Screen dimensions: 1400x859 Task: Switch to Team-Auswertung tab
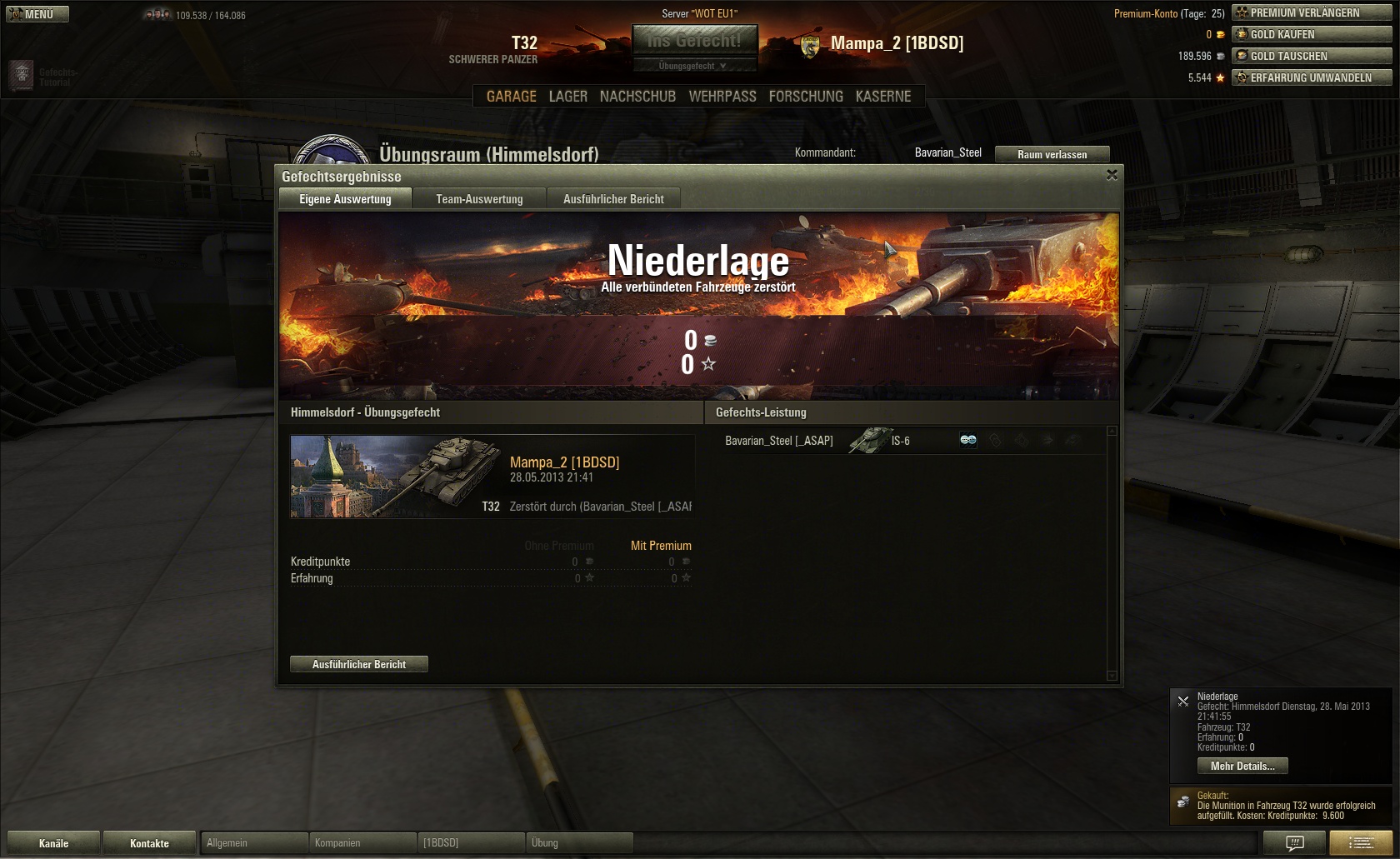[479, 199]
